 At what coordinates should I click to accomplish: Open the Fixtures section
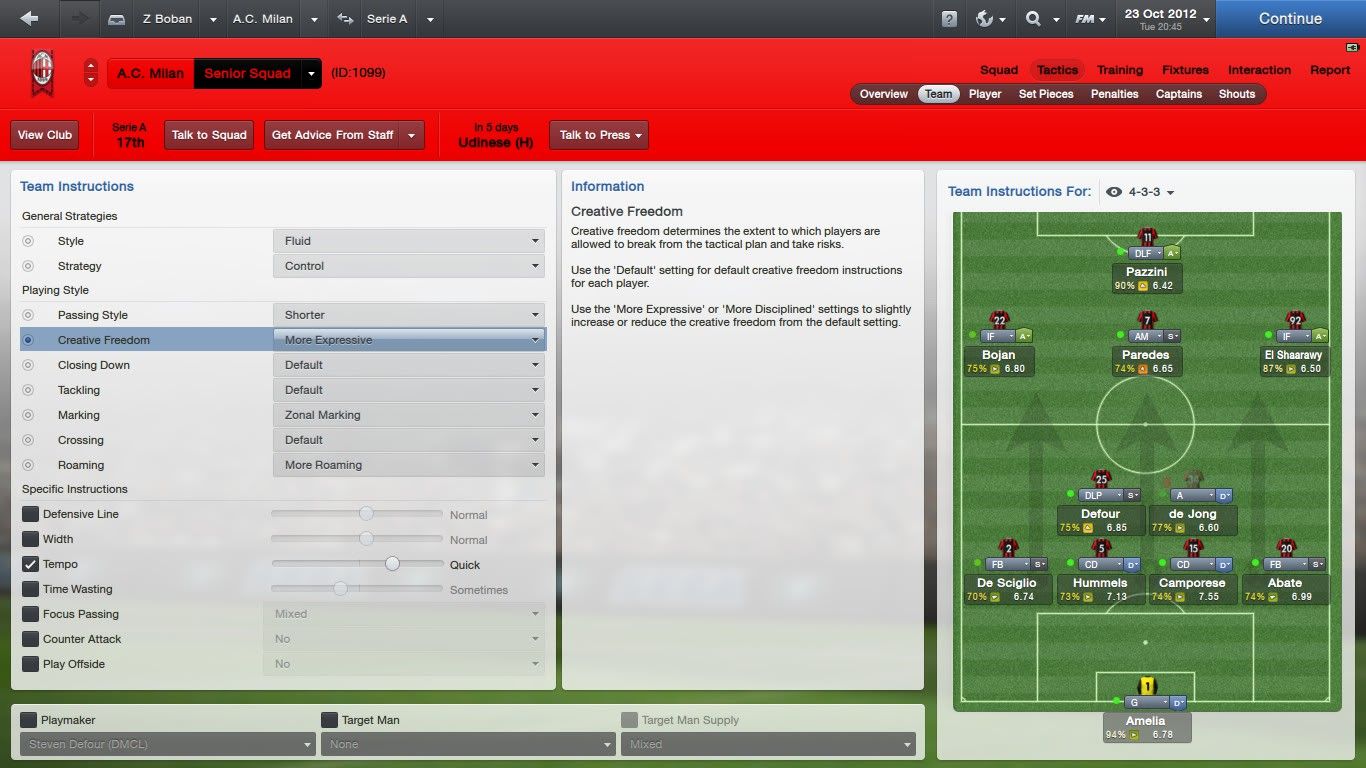coord(1185,70)
